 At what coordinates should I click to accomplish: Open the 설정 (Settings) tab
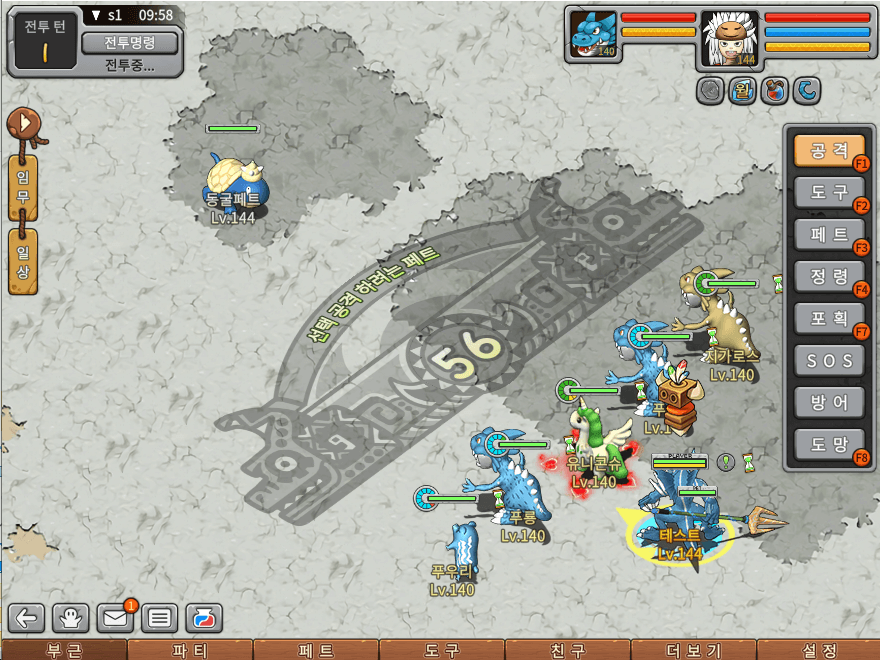click(x=818, y=650)
